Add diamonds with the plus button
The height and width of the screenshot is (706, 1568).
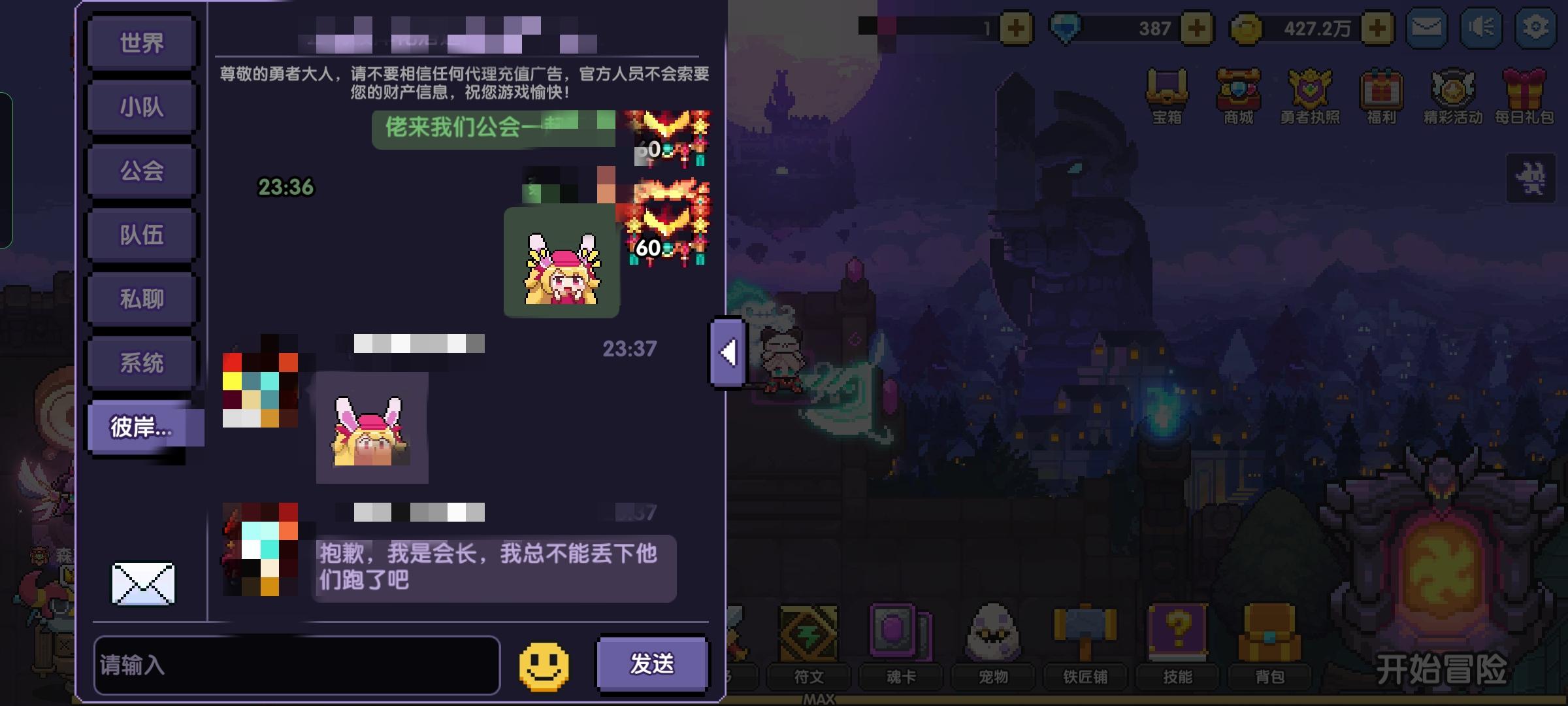(1201, 27)
